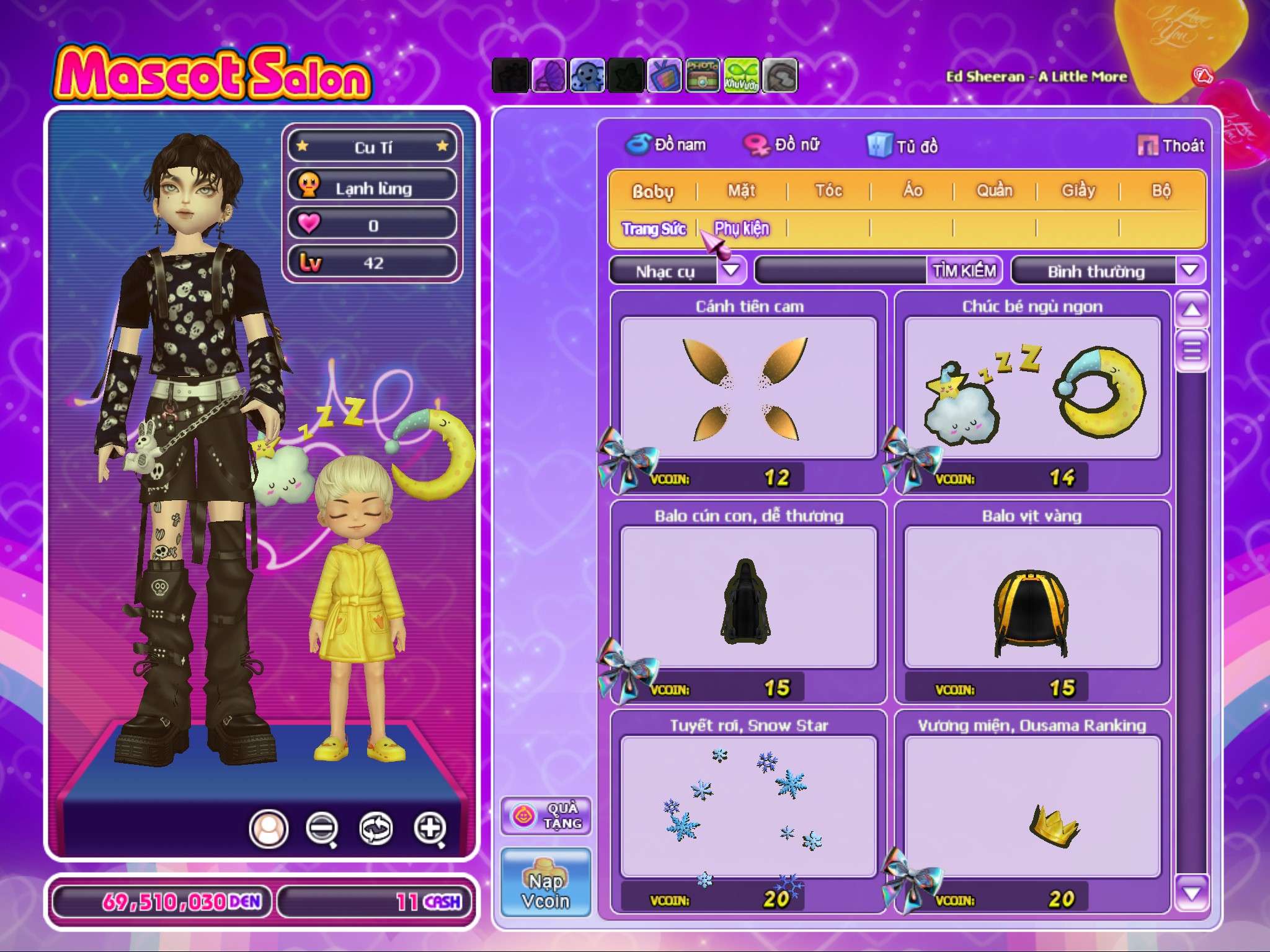The width and height of the screenshot is (1270, 952).
Task: Open the Quà Tặng gift button
Action: 546,816
